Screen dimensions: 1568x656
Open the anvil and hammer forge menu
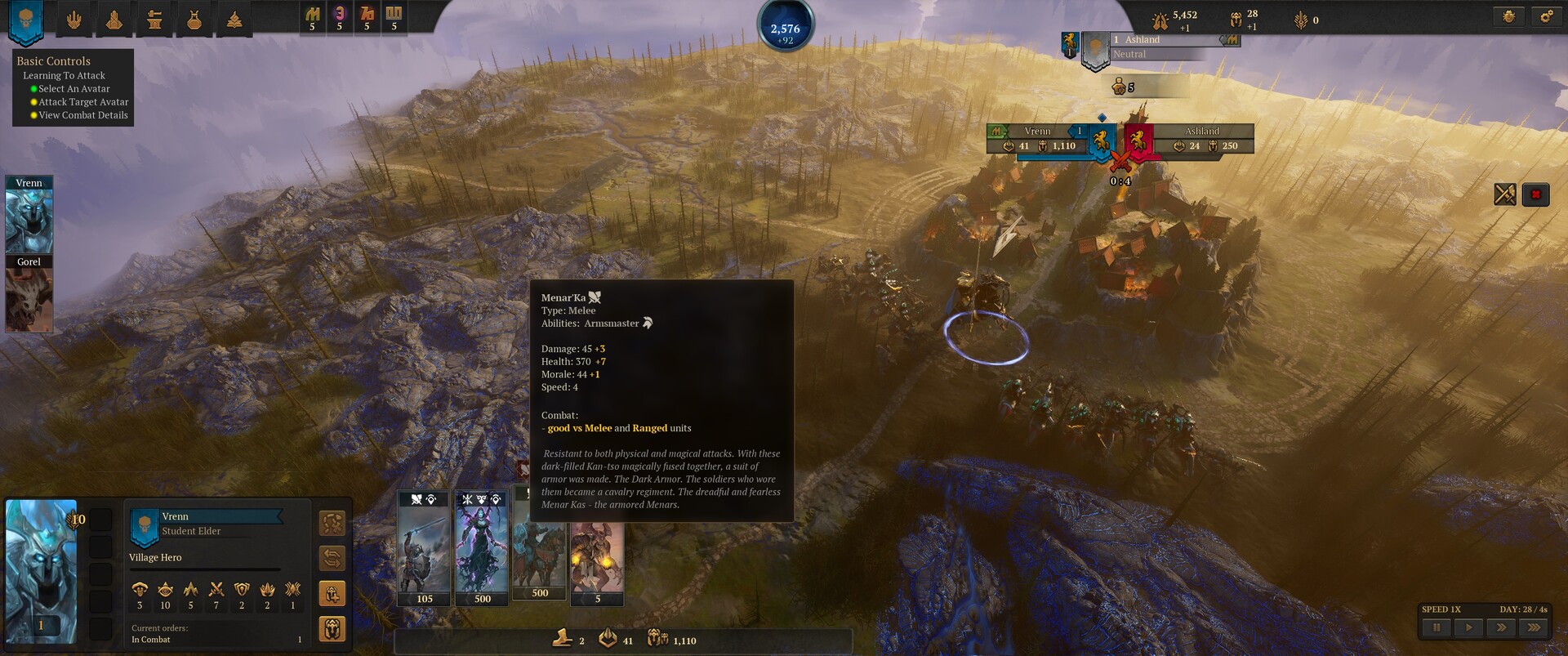click(x=154, y=20)
